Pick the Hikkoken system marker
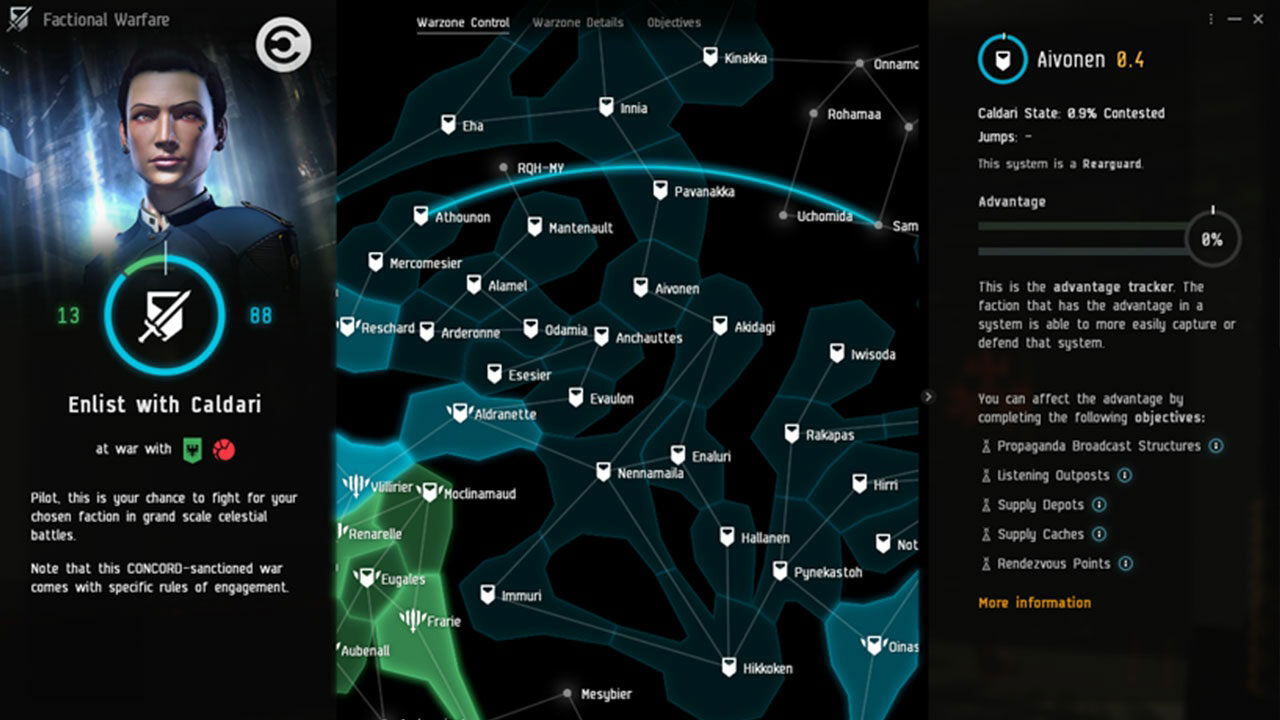Image resolution: width=1280 pixels, height=720 pixels. (x=728, y=666)
